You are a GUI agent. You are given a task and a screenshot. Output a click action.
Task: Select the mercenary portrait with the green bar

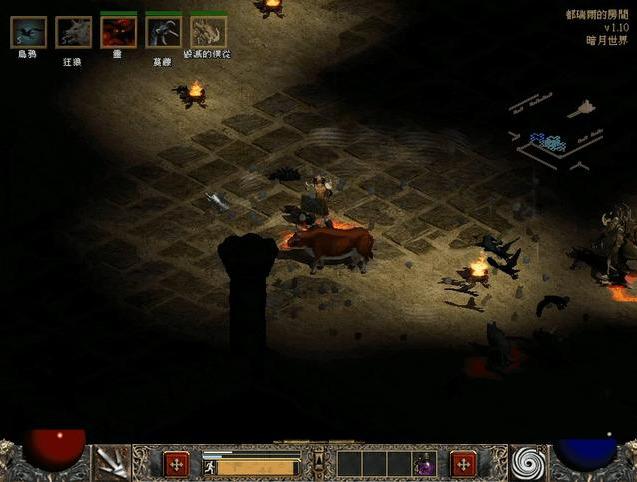208,32
